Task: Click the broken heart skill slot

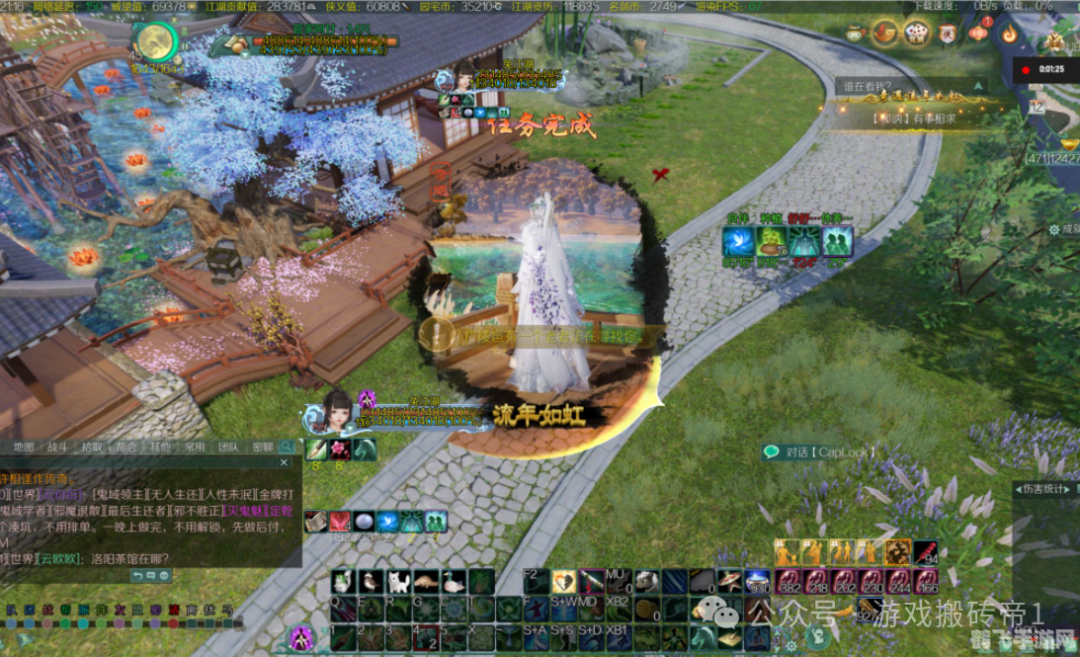Action: point(564,581)
